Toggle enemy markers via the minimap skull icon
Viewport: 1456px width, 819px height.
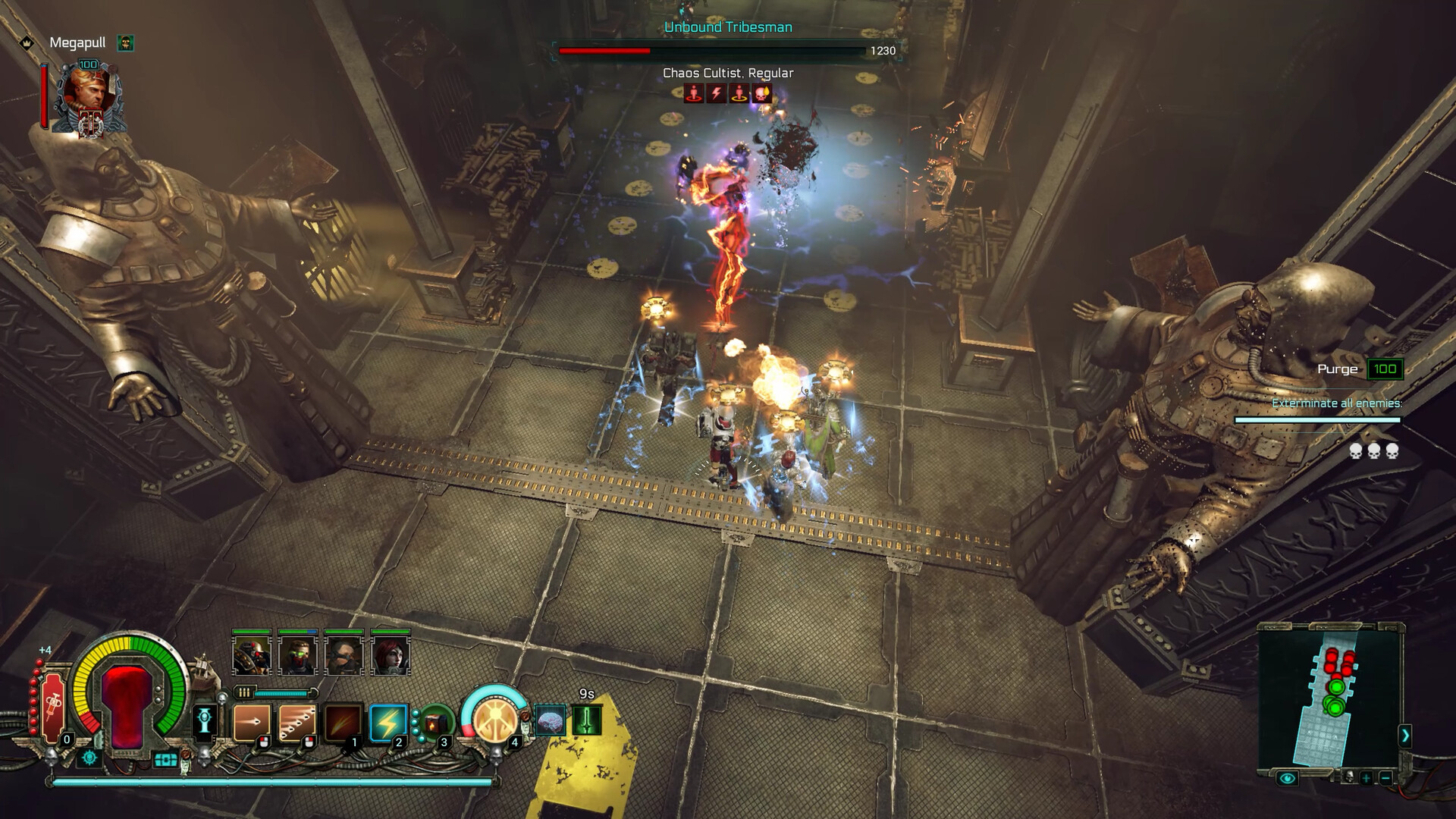click(1349, 777)
